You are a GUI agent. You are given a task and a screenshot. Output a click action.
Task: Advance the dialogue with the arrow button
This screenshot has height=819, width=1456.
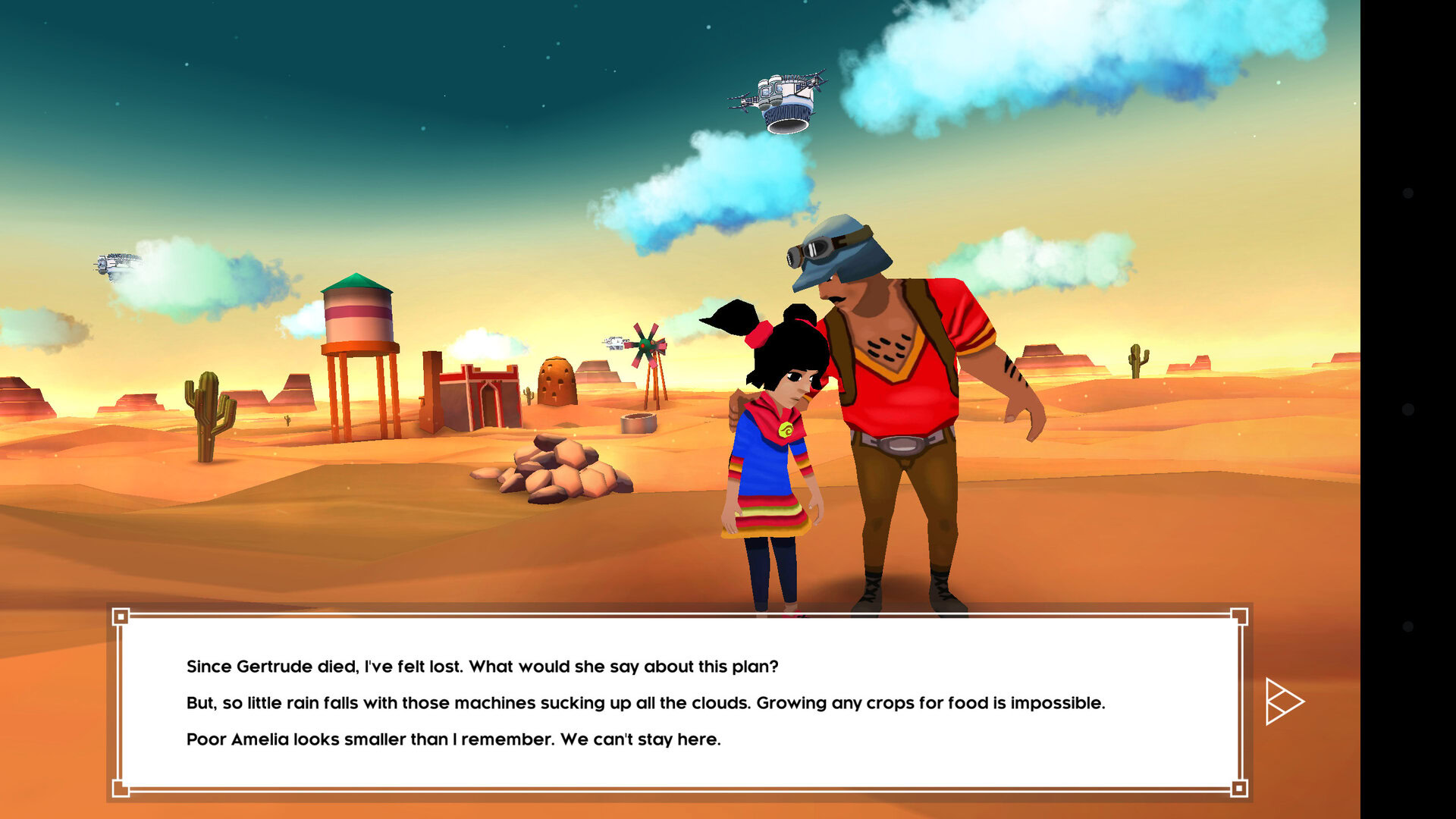[1283, 701]
